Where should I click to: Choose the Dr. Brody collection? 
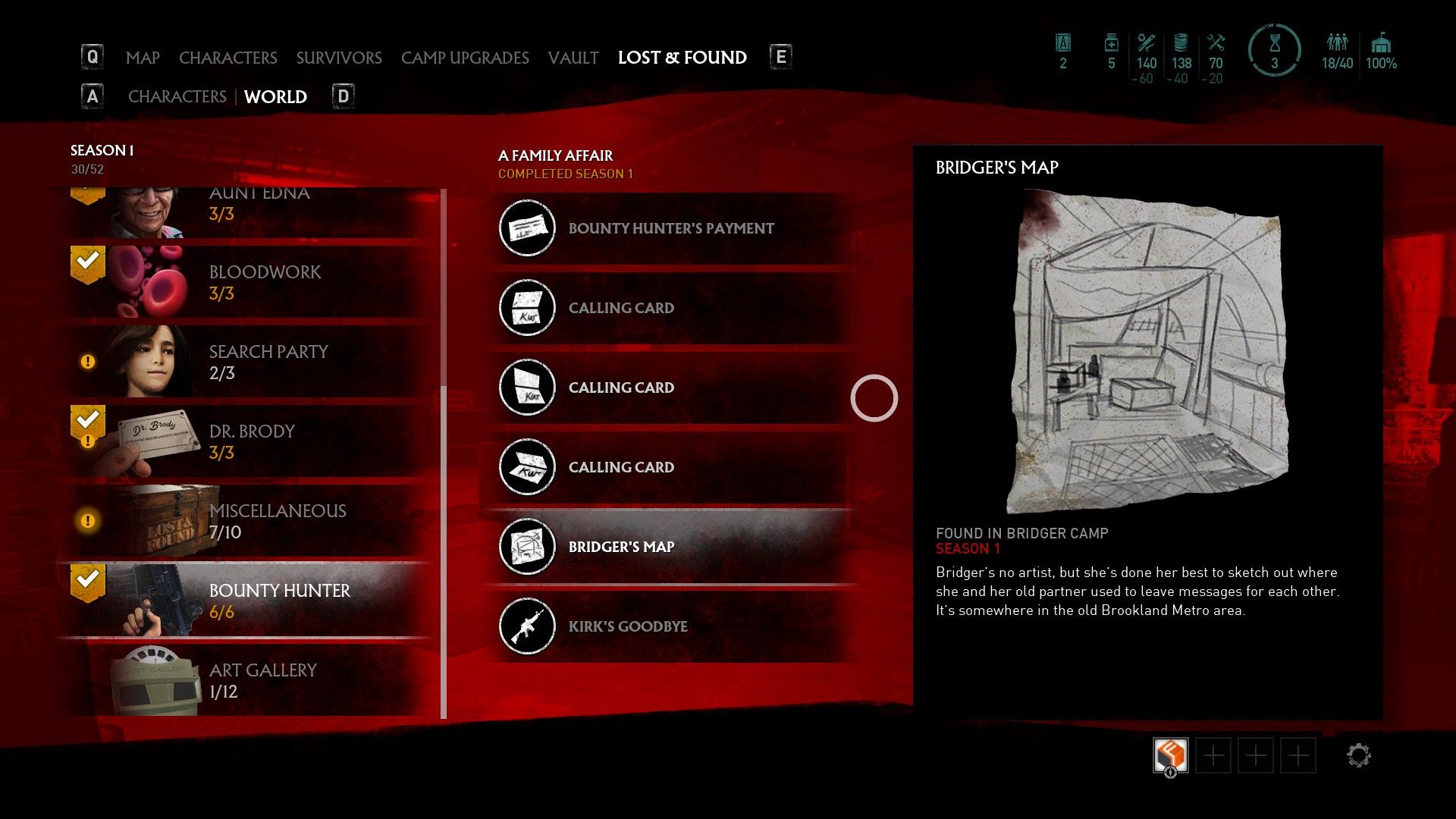(250, 441)
